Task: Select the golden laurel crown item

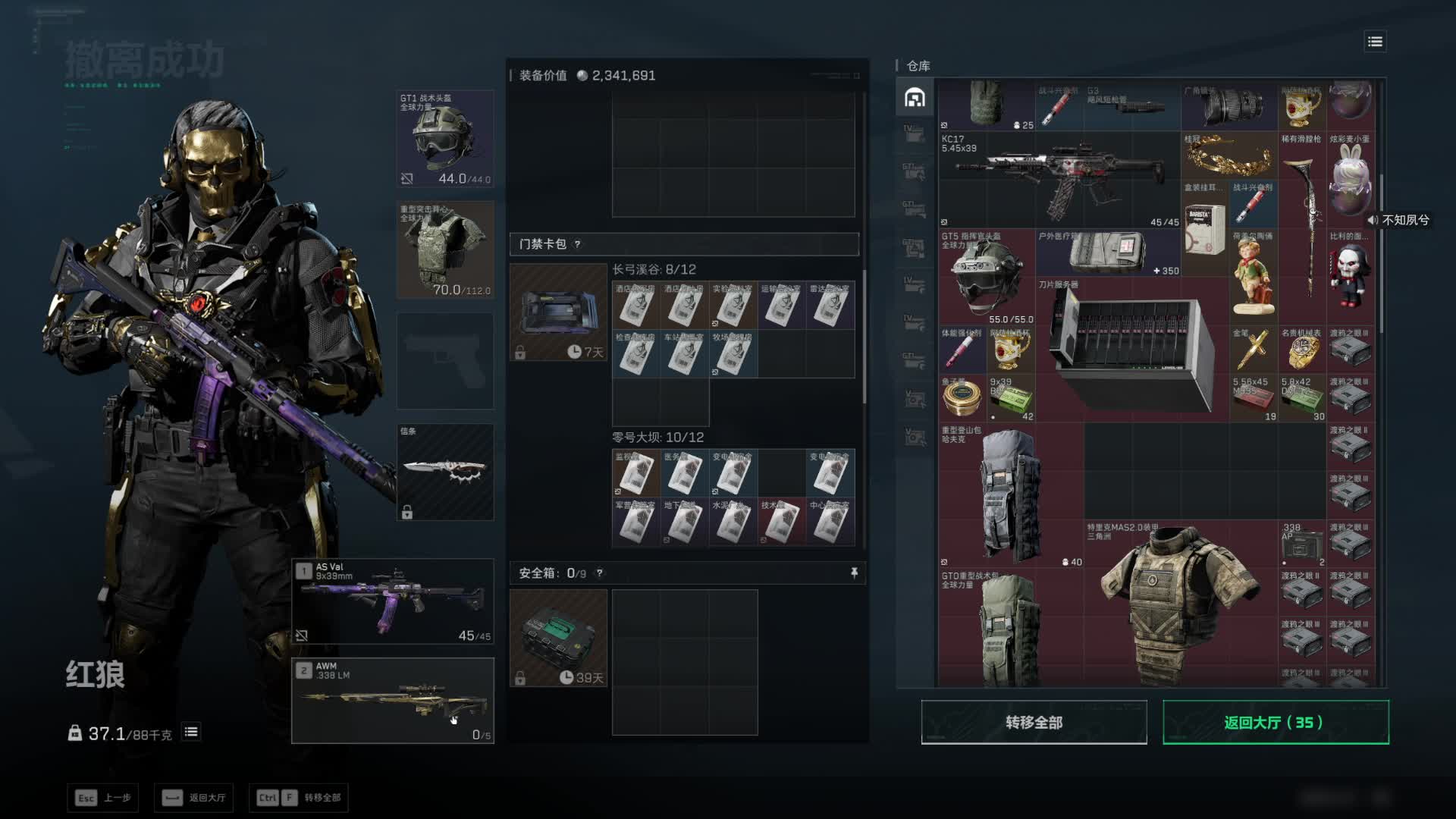Action: (1228, 157)
